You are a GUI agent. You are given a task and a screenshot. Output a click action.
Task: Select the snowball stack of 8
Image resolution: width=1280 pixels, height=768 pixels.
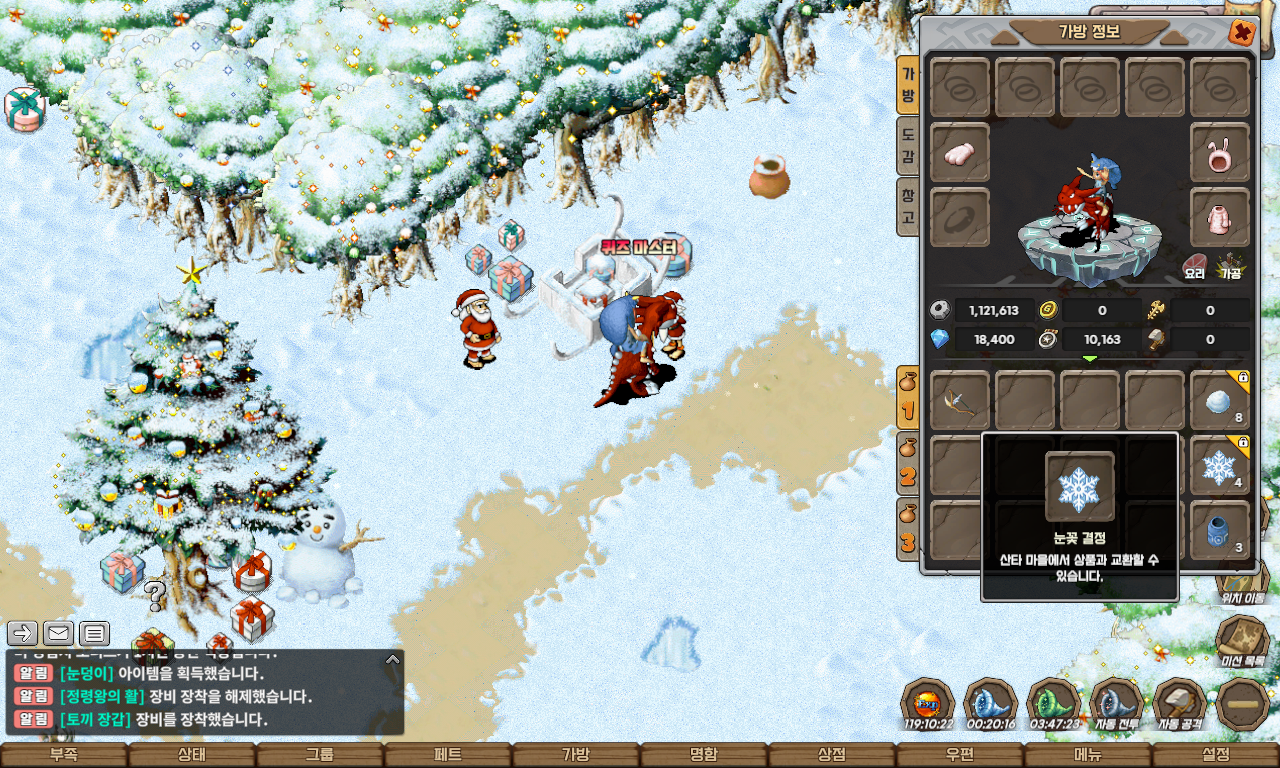point(1220,401)
